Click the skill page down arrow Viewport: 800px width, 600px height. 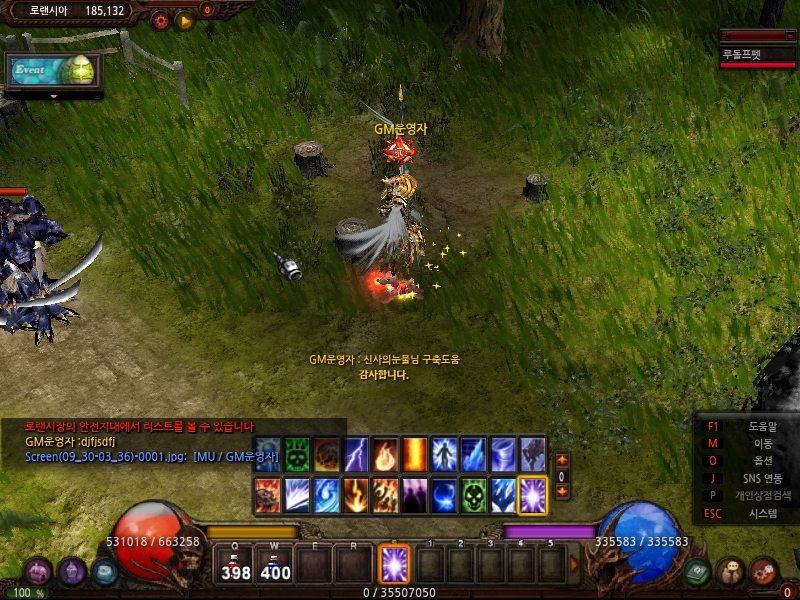tap(562, 491)
